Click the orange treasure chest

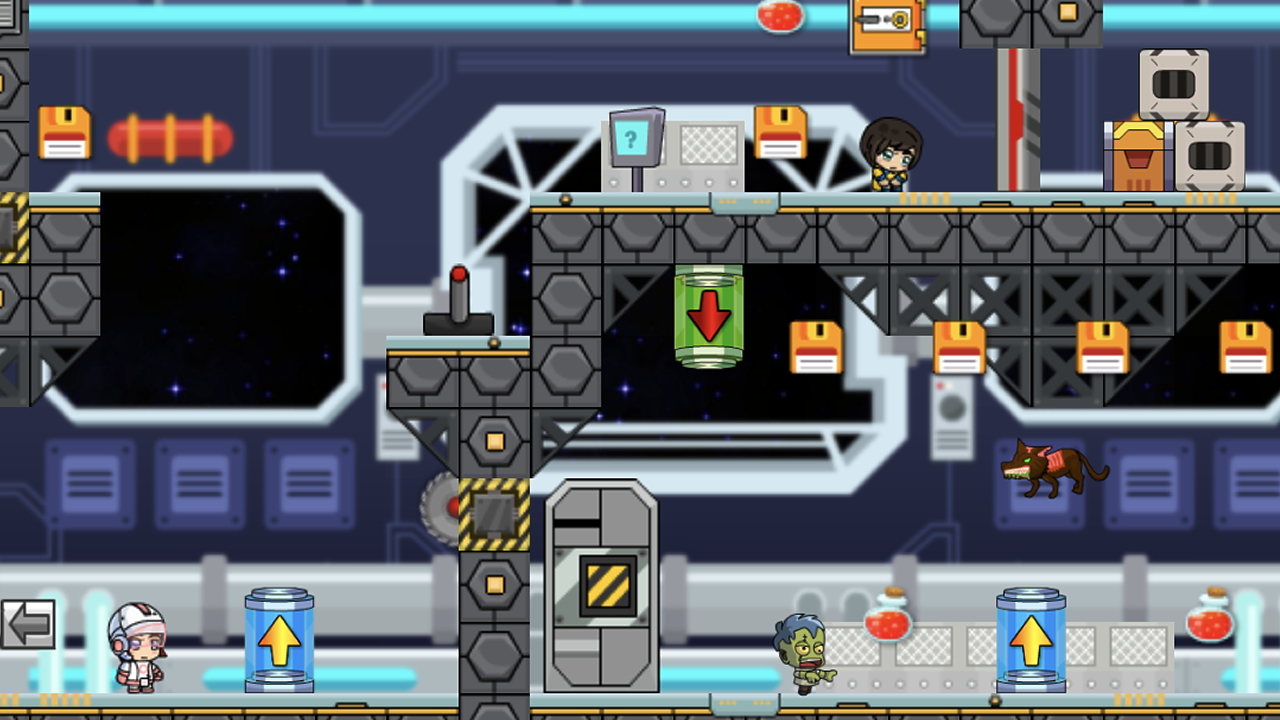point(1140,155)
